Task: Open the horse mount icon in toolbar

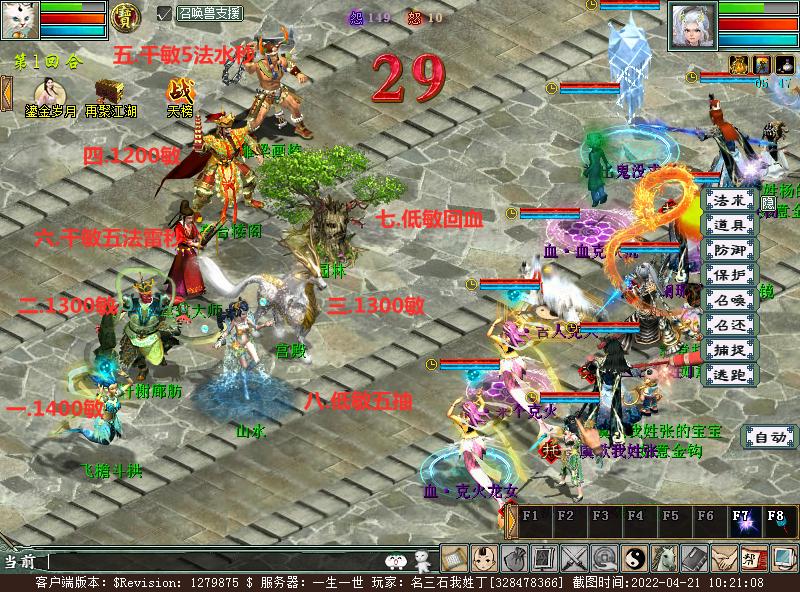Action: [x=665, y=559]
